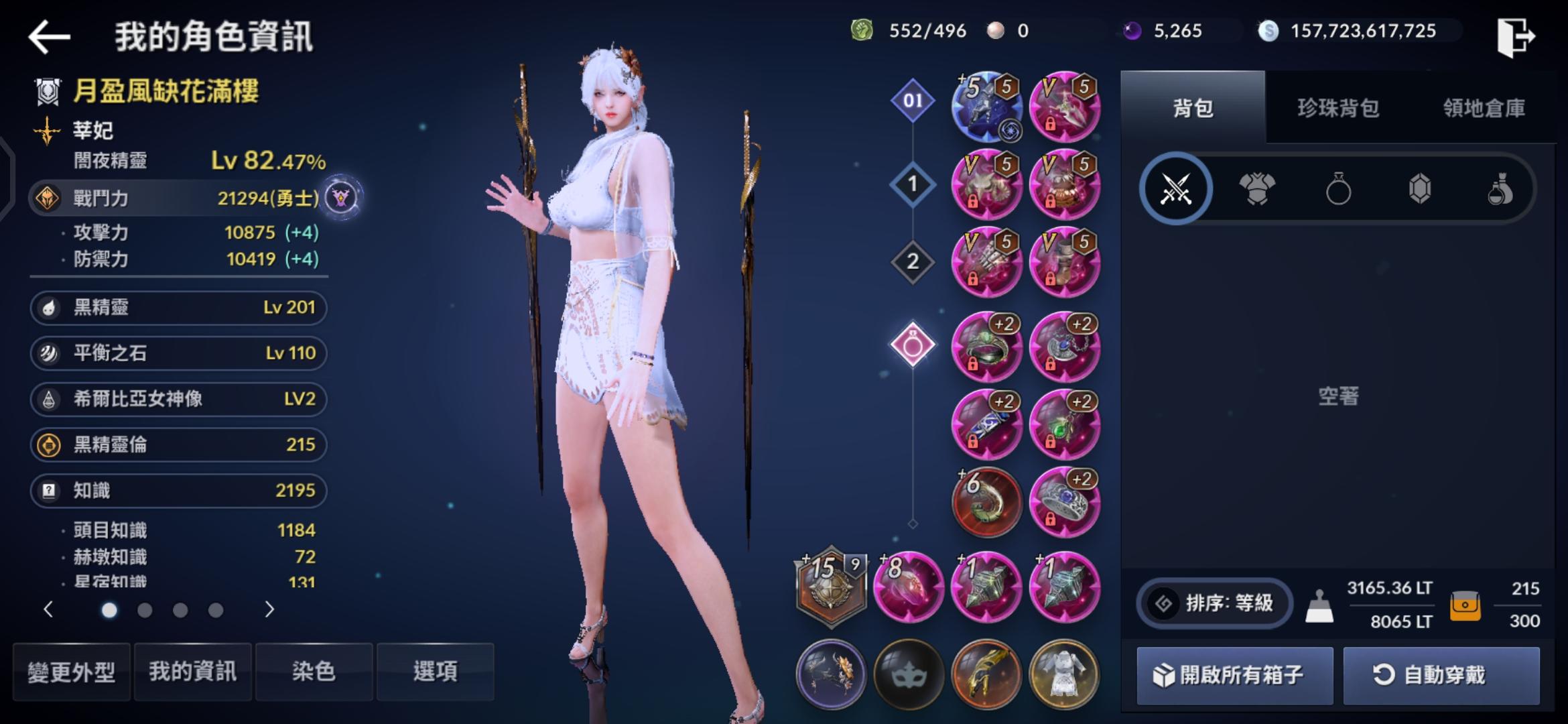This screenshot has height=724, width=1568.
Task: Select the crossed-swords weapon filter
Action: [1176, 189]
